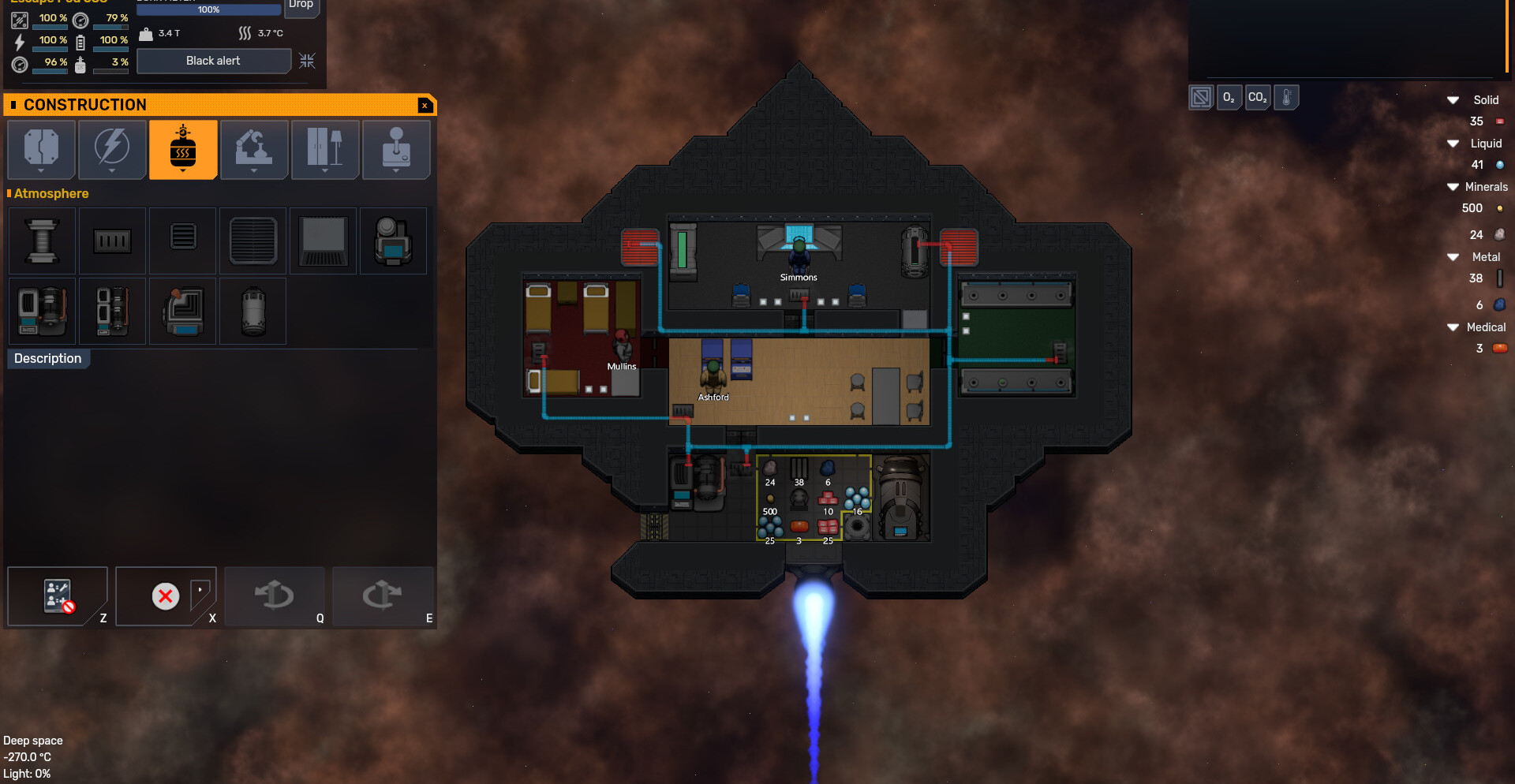Select the small square vent item

click(x=183, y=237)
